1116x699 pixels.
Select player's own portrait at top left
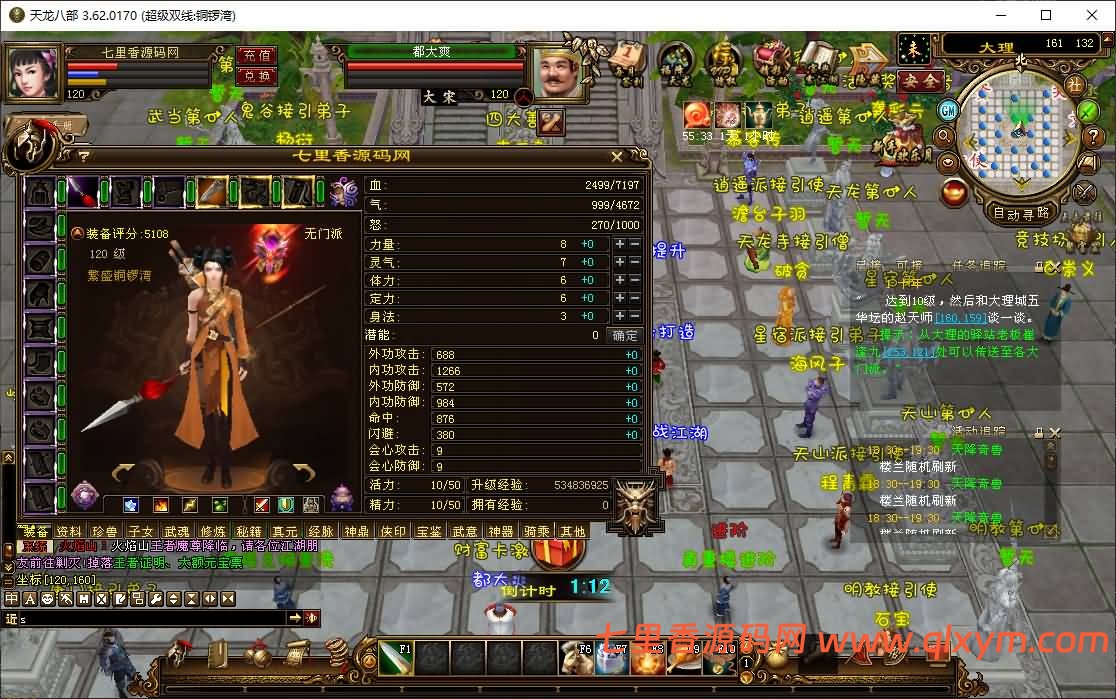pyautogui.click(x=34, y=73)
